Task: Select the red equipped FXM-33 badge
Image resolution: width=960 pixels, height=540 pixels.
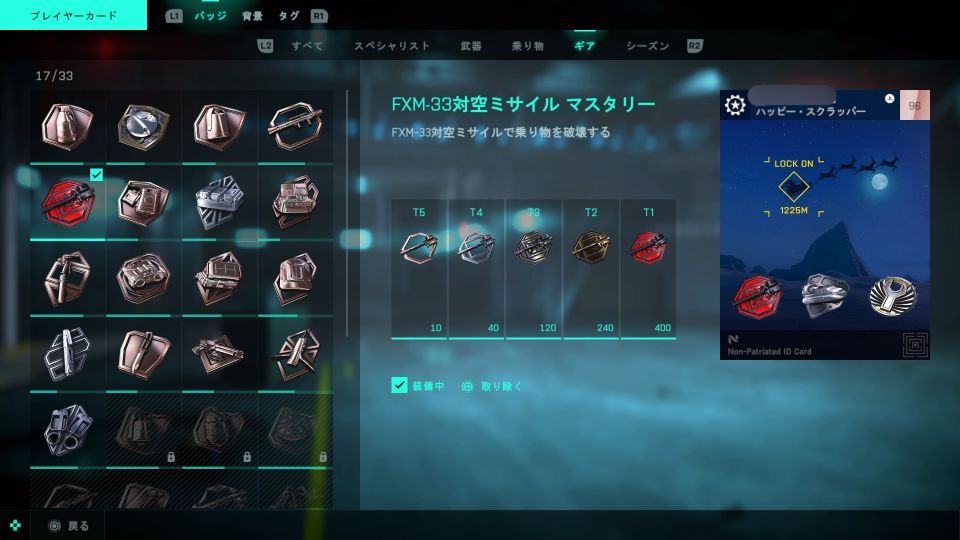Action: point(68,202)
